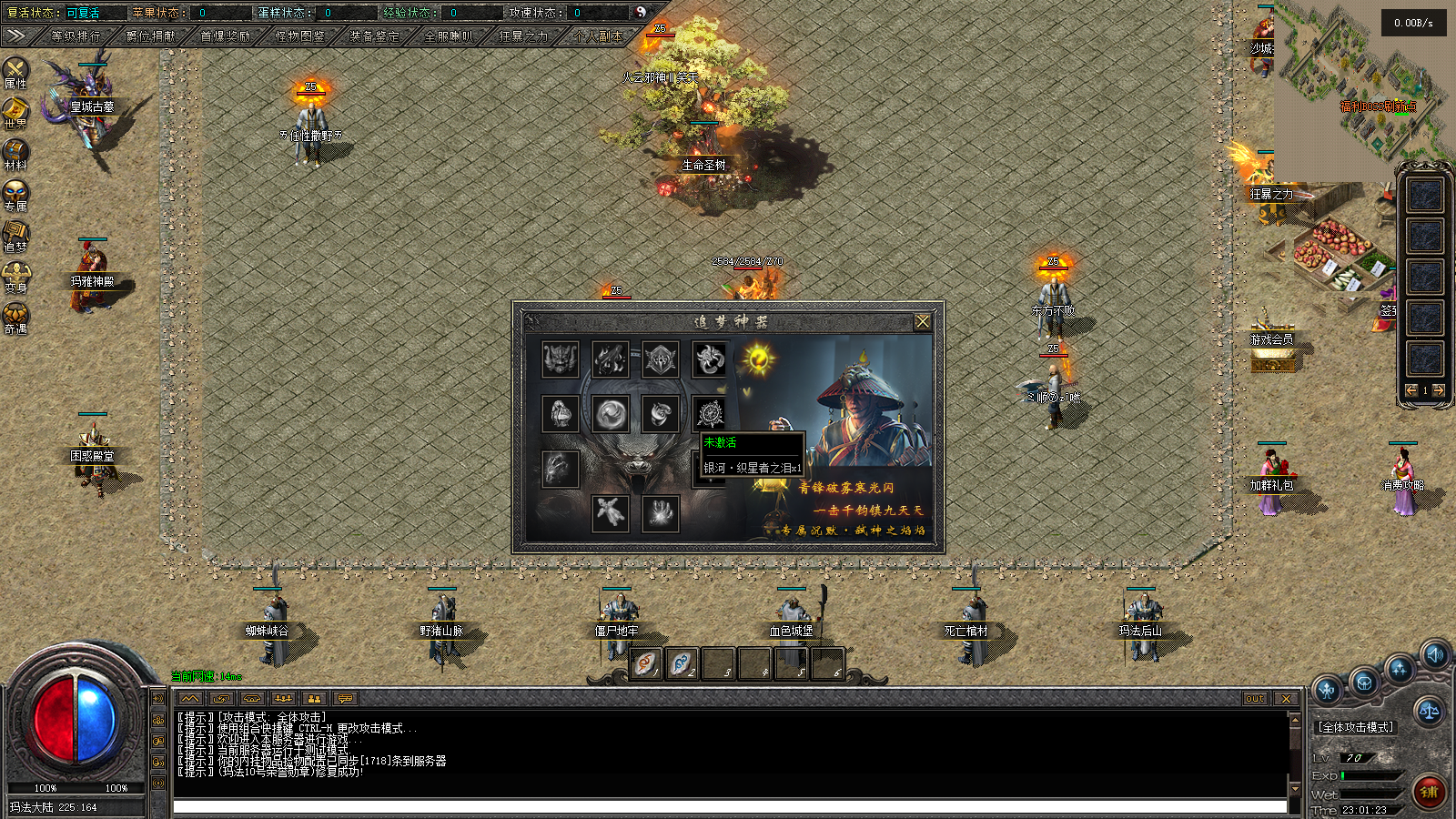The width and height of the screenshot is (1456, 819).
Task: Open the red 铺 shop button
Action: [x=1430, y=792]
